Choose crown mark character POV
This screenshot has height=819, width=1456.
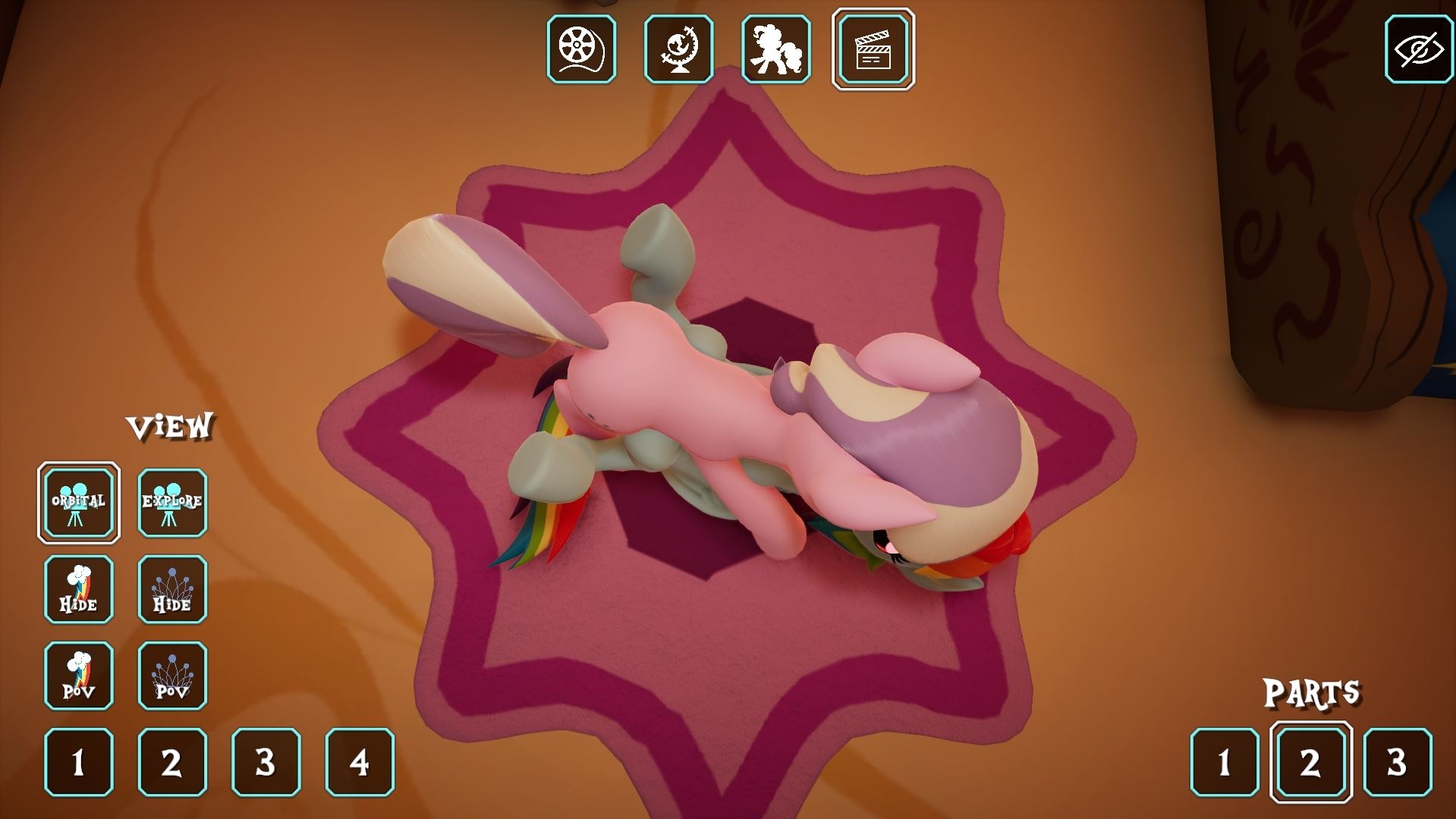[x=172, y=676]
